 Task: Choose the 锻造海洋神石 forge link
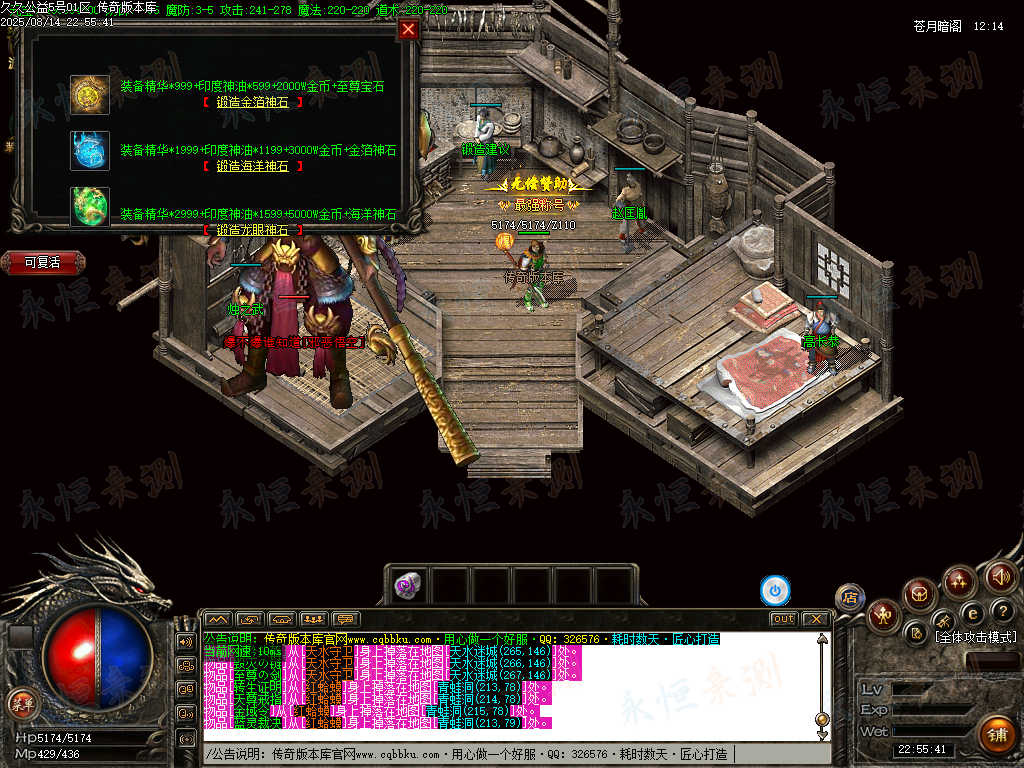pyautogui.click(x=252, y=166)
